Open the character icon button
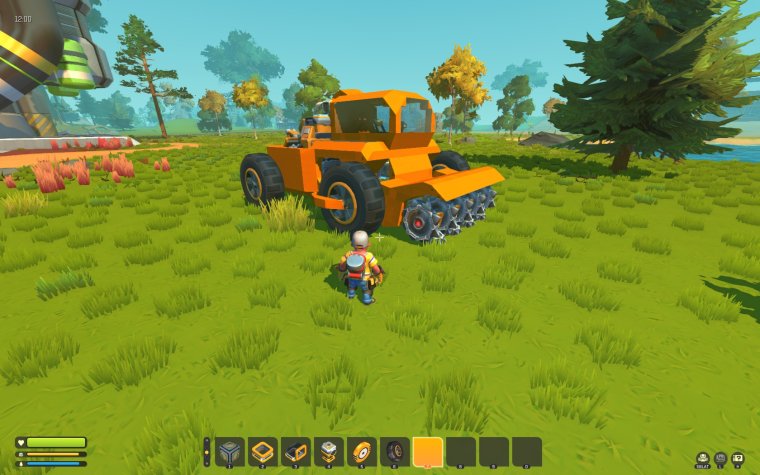Viewport: 760px width, 475px height. [x=703, y=458]
